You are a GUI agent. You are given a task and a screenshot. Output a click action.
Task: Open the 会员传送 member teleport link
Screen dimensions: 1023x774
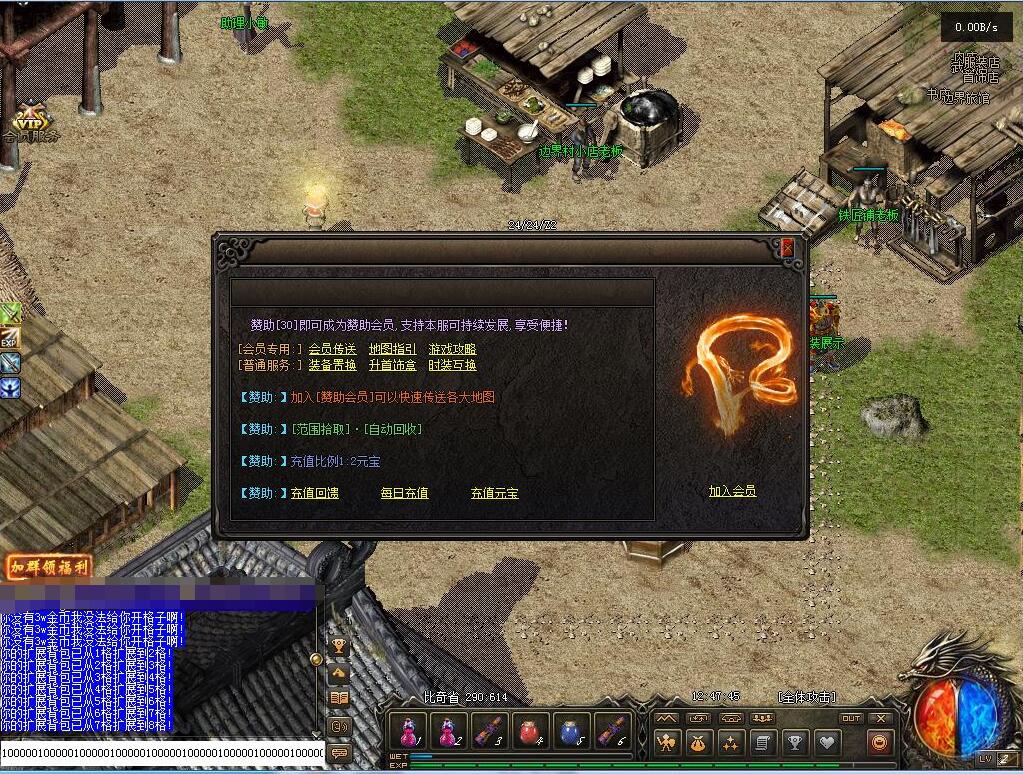[x=332, y=349]
